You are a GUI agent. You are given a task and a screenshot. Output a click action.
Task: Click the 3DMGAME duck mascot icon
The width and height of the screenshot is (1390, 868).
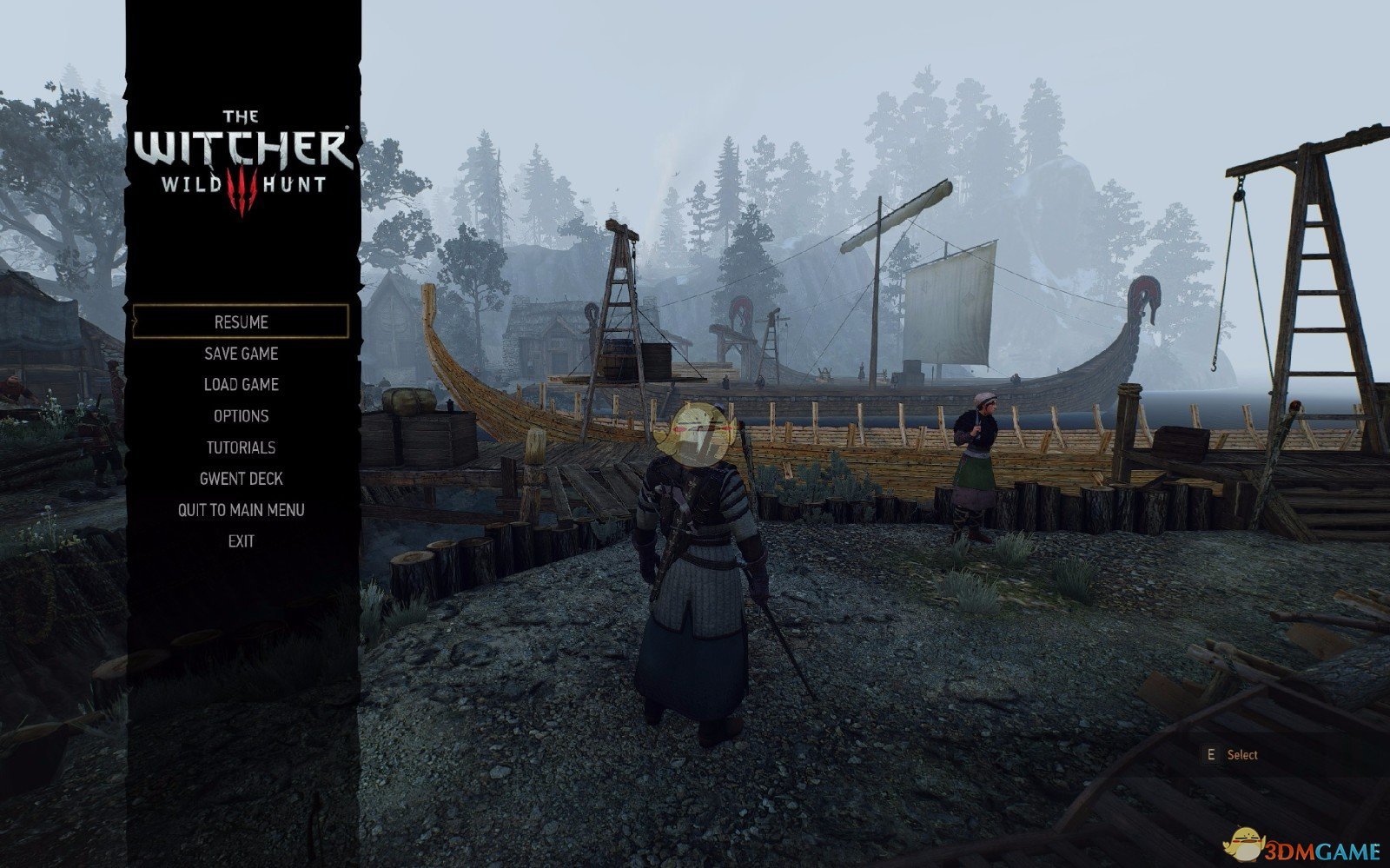click(x=1248, y=844)
